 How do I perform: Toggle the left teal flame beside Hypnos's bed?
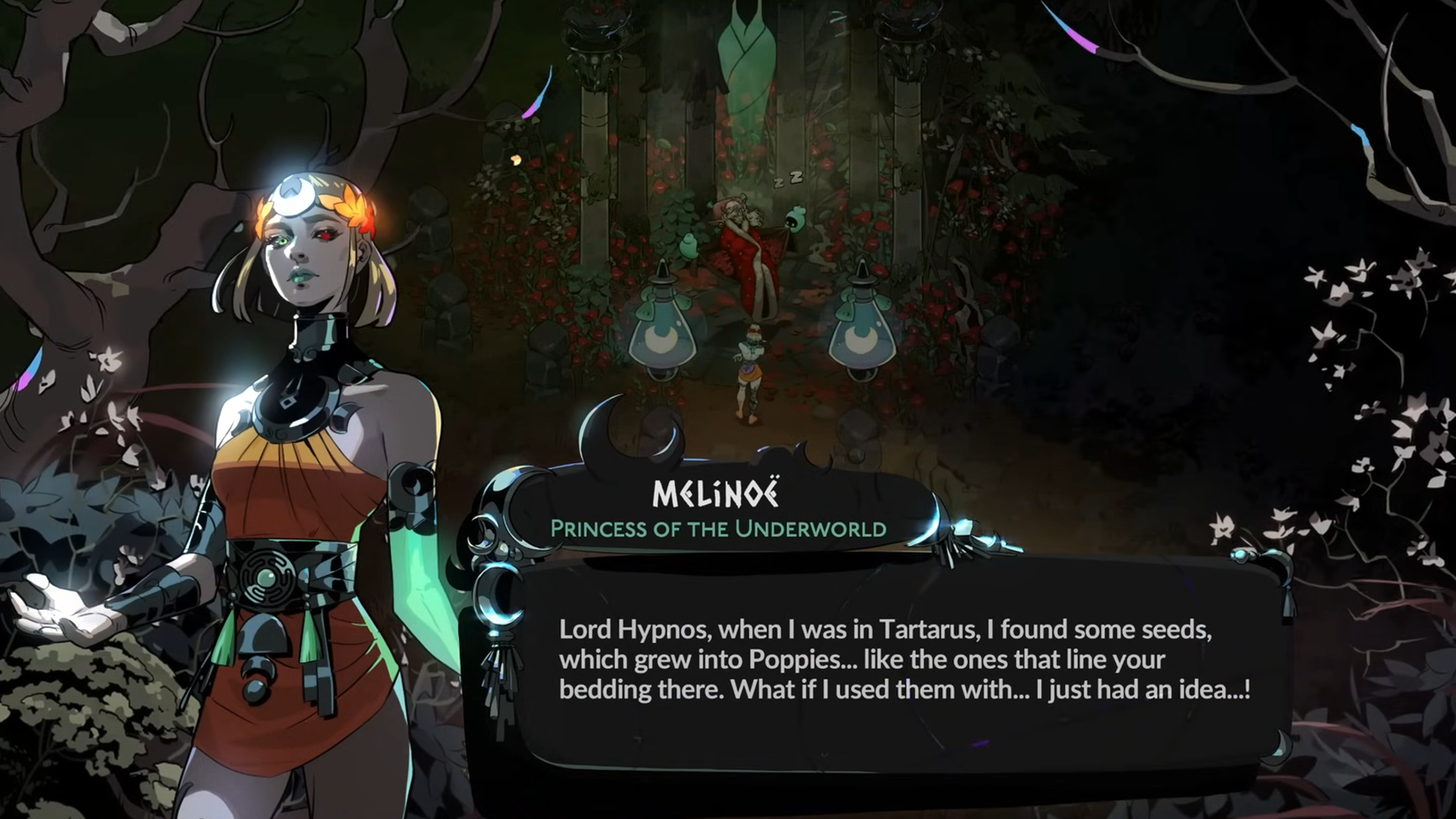click(688, 247)
